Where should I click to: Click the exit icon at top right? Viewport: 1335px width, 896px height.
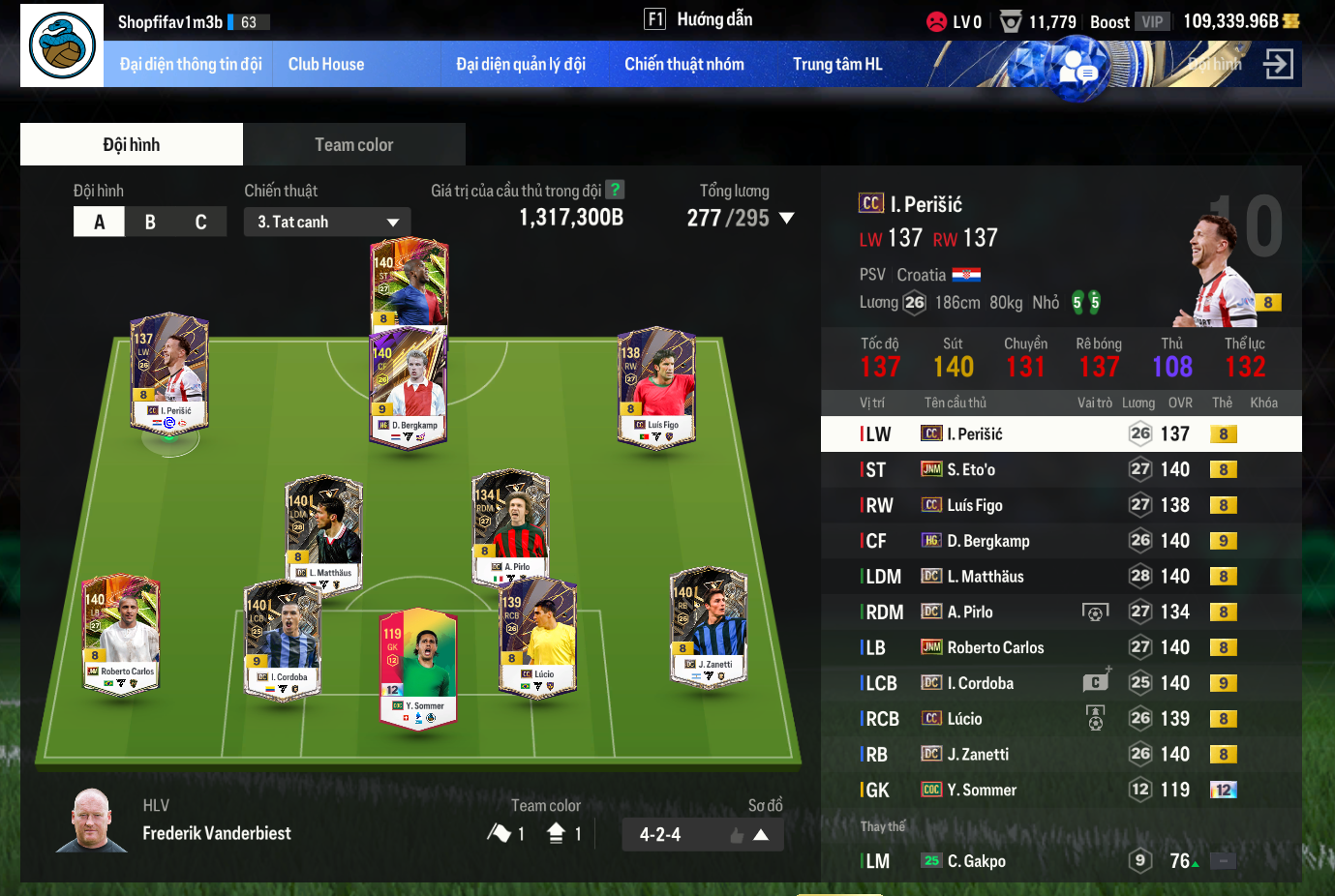pos(1278,65)
